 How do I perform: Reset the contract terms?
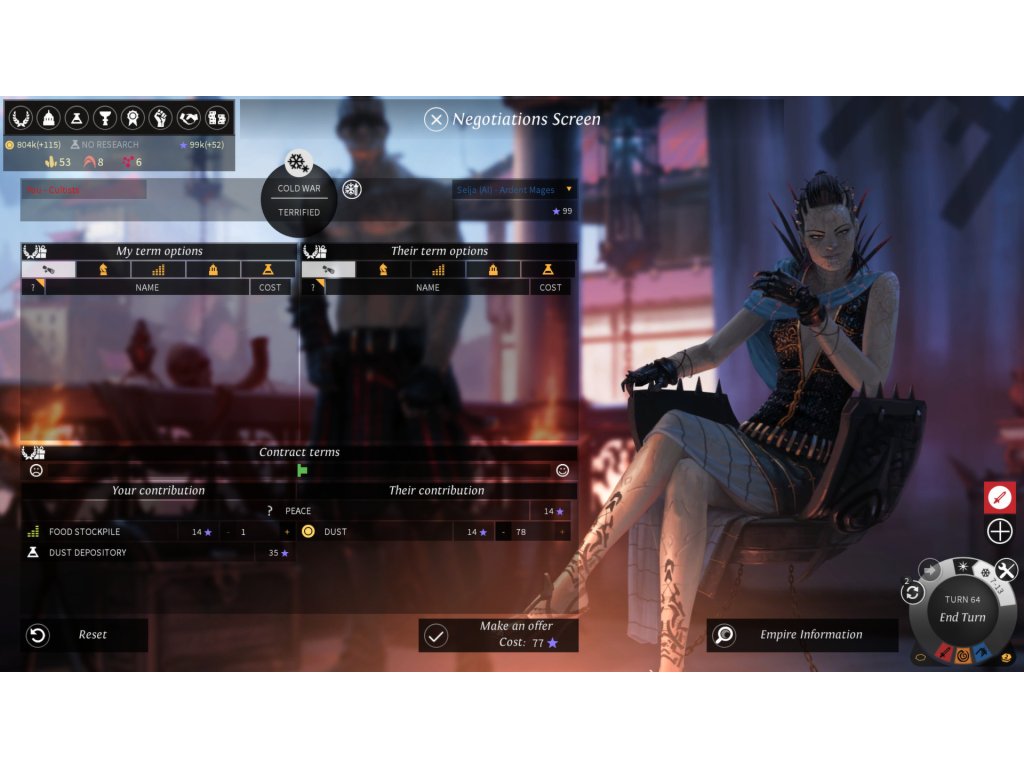pyautogui.click(x=84, y=635)
